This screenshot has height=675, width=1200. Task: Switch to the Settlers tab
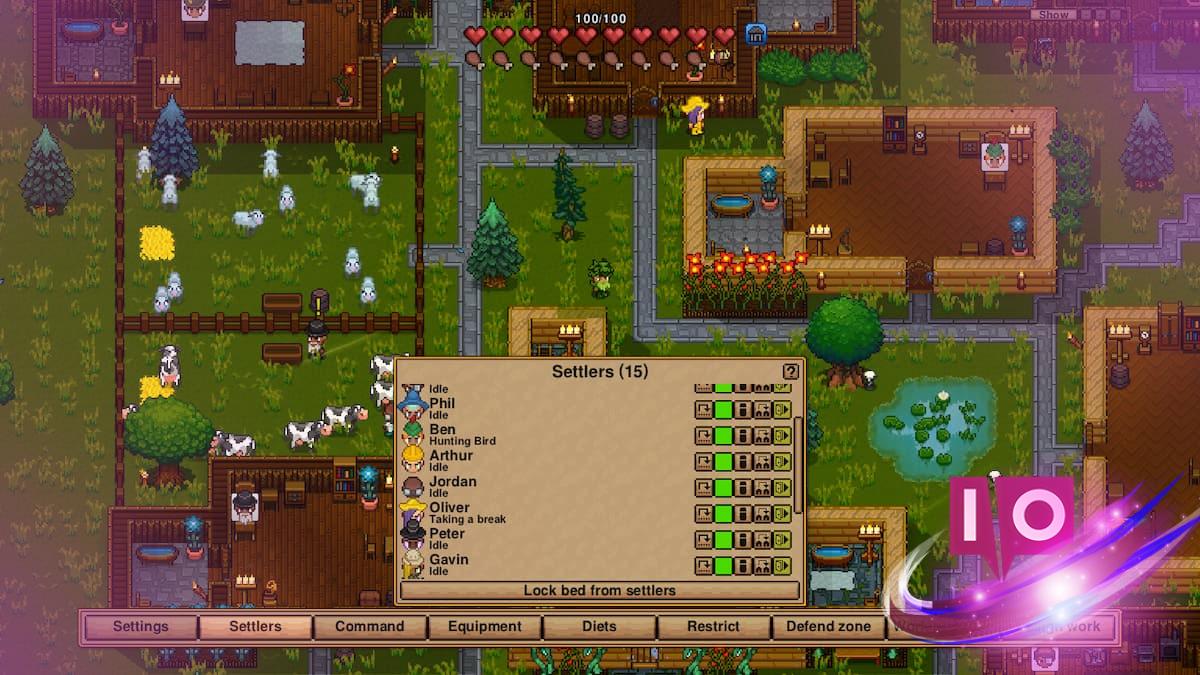click(255, 627)
